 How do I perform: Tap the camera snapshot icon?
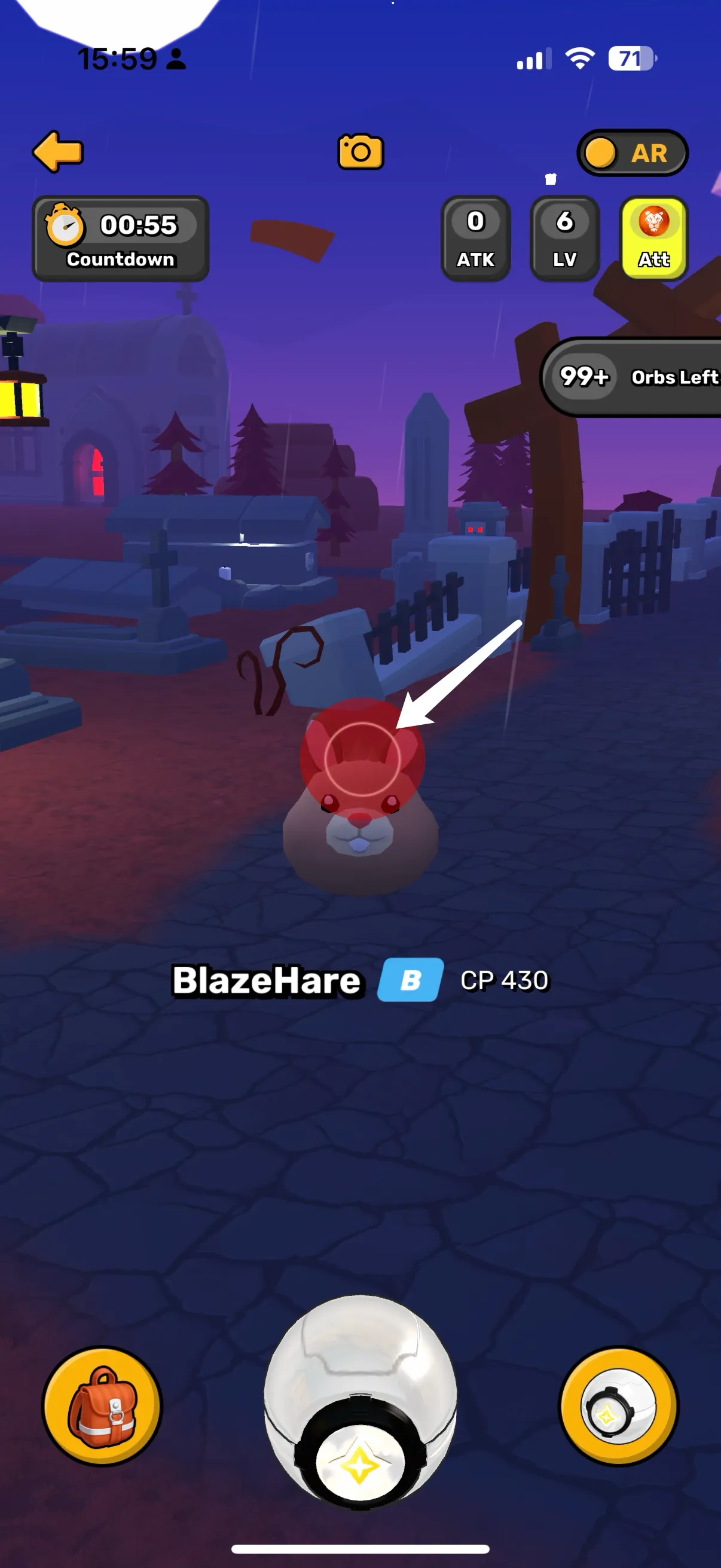(360, 151)
